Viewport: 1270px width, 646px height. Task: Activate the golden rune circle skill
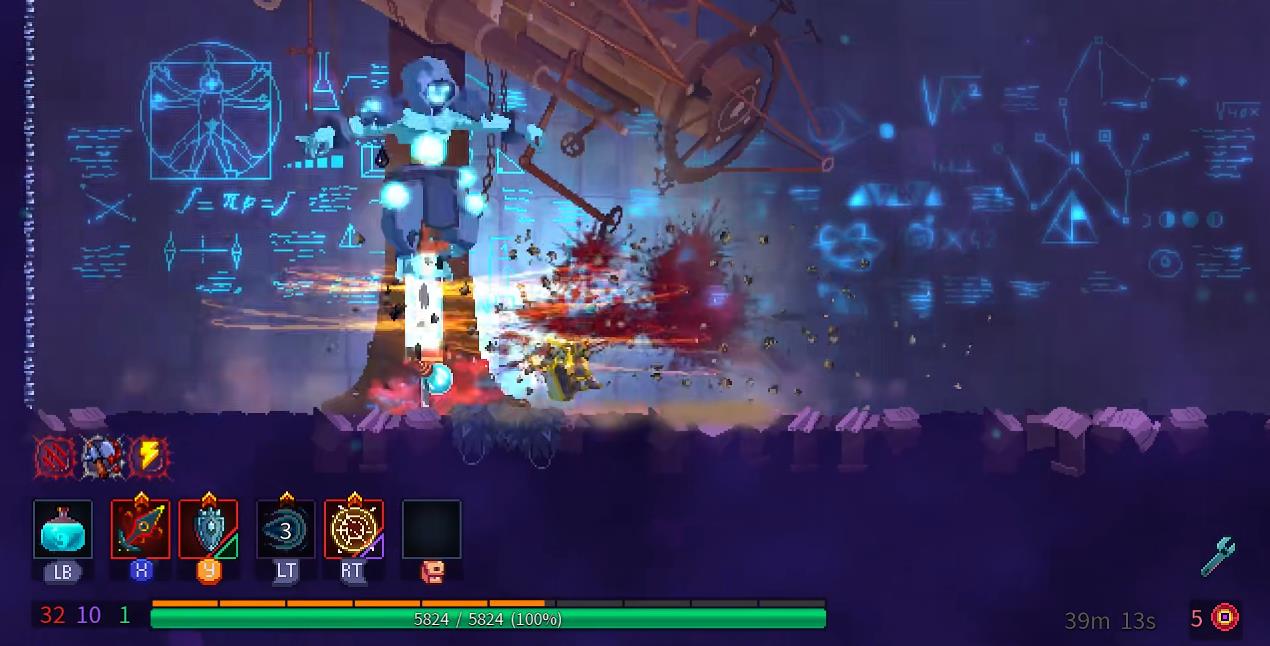coord(354,530)
